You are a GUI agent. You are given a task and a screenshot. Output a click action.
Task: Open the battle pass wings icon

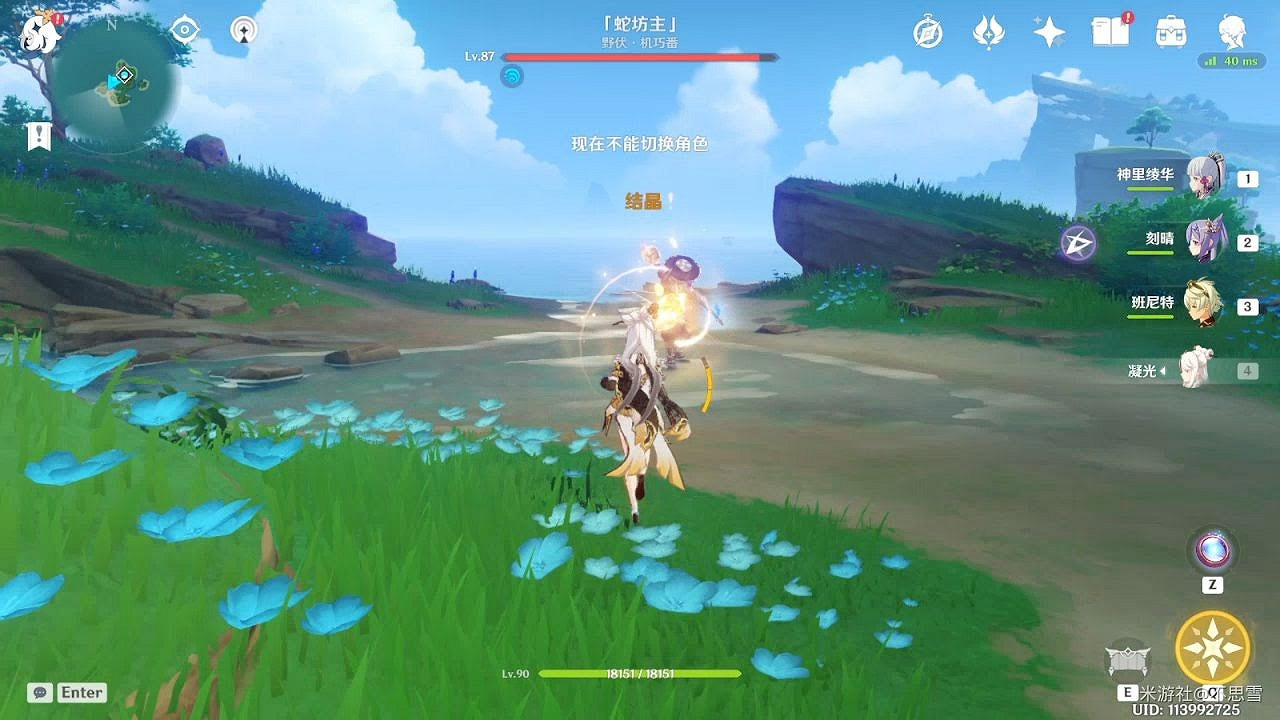[x=988, y=33]
